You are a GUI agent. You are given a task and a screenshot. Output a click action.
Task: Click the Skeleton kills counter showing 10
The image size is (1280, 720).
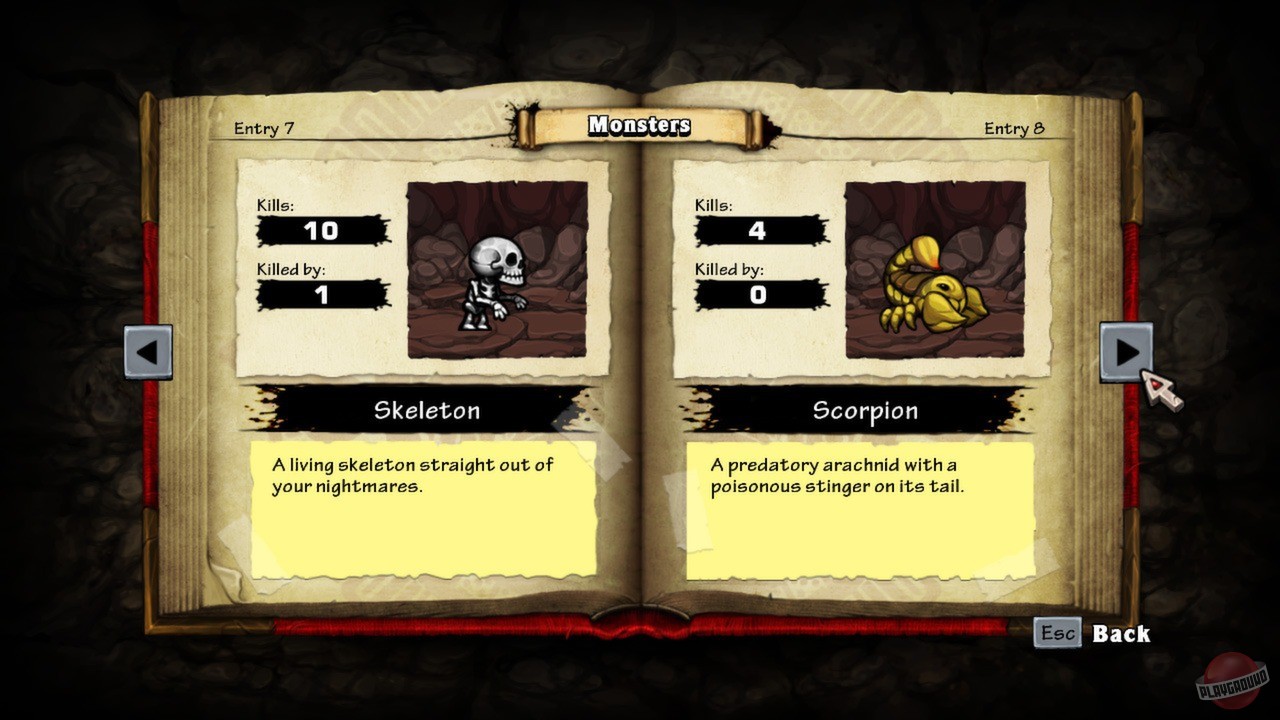coord(323,230)
